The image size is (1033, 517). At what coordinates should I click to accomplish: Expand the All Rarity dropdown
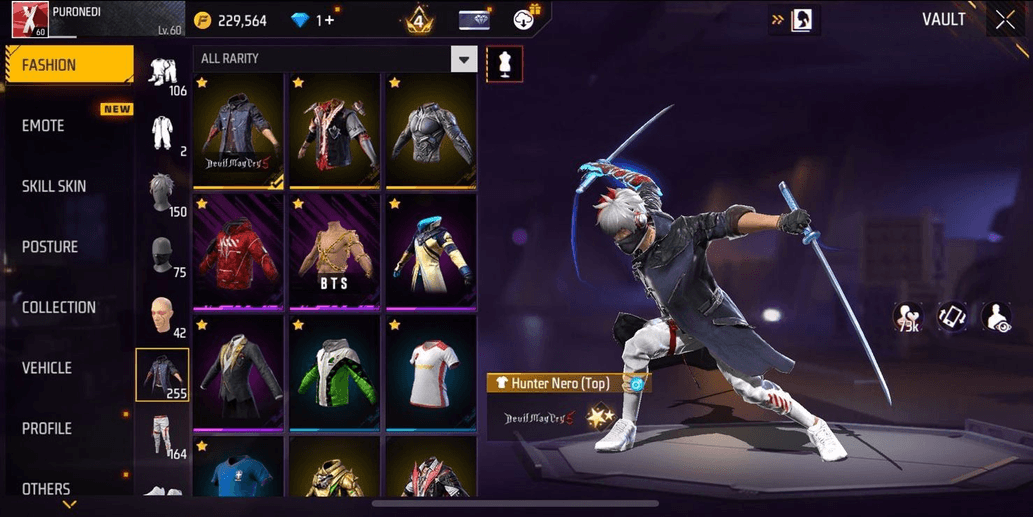pos(463,59)
